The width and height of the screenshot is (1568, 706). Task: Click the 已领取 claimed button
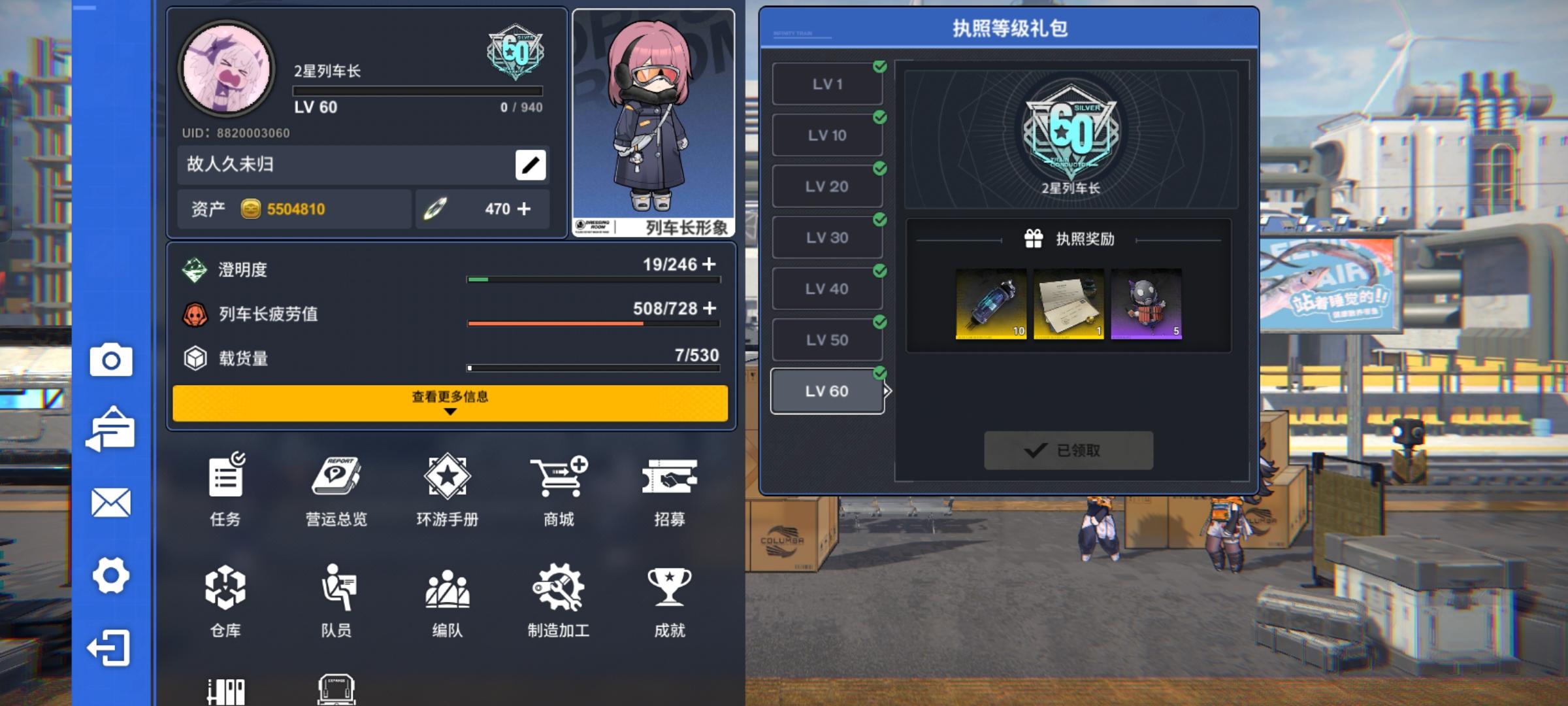(1068, 450)
